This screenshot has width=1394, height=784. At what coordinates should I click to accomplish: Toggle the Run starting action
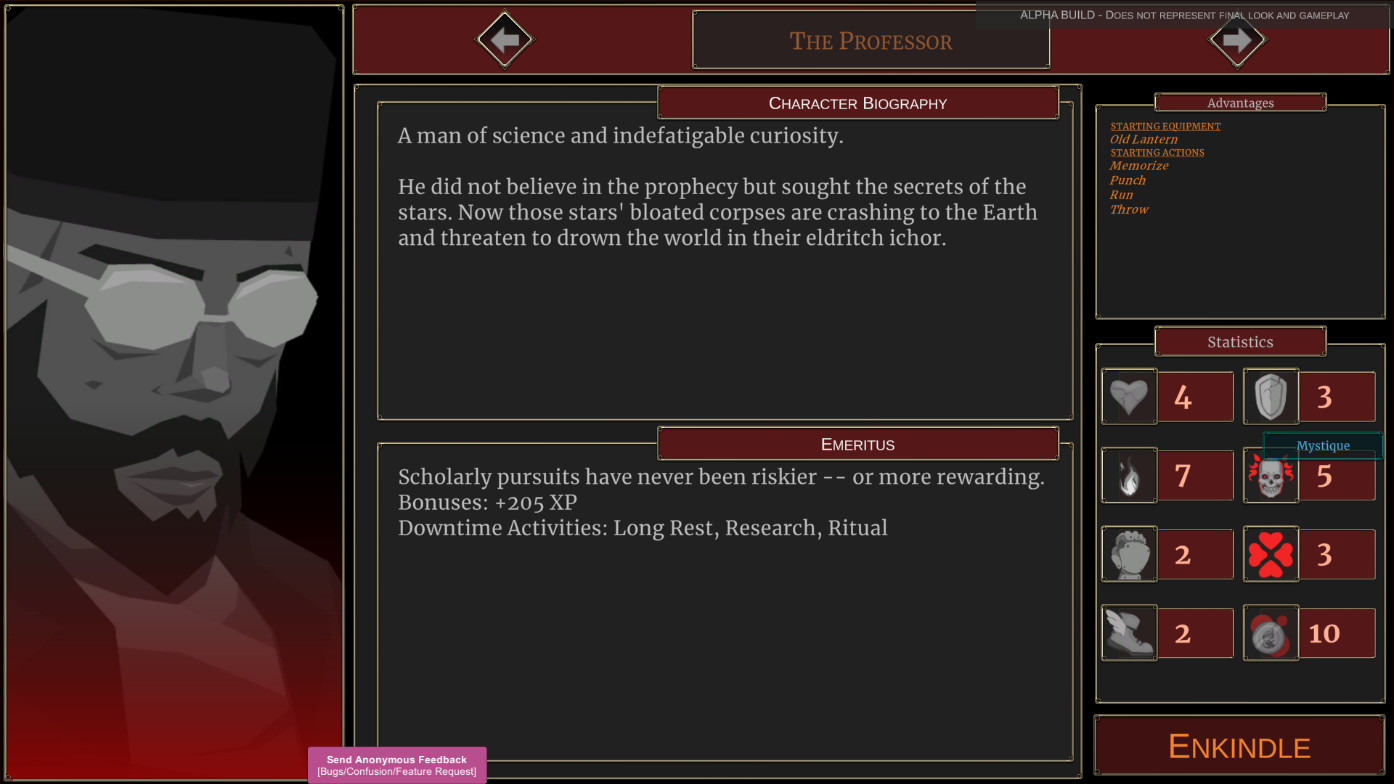point(1122,194)
